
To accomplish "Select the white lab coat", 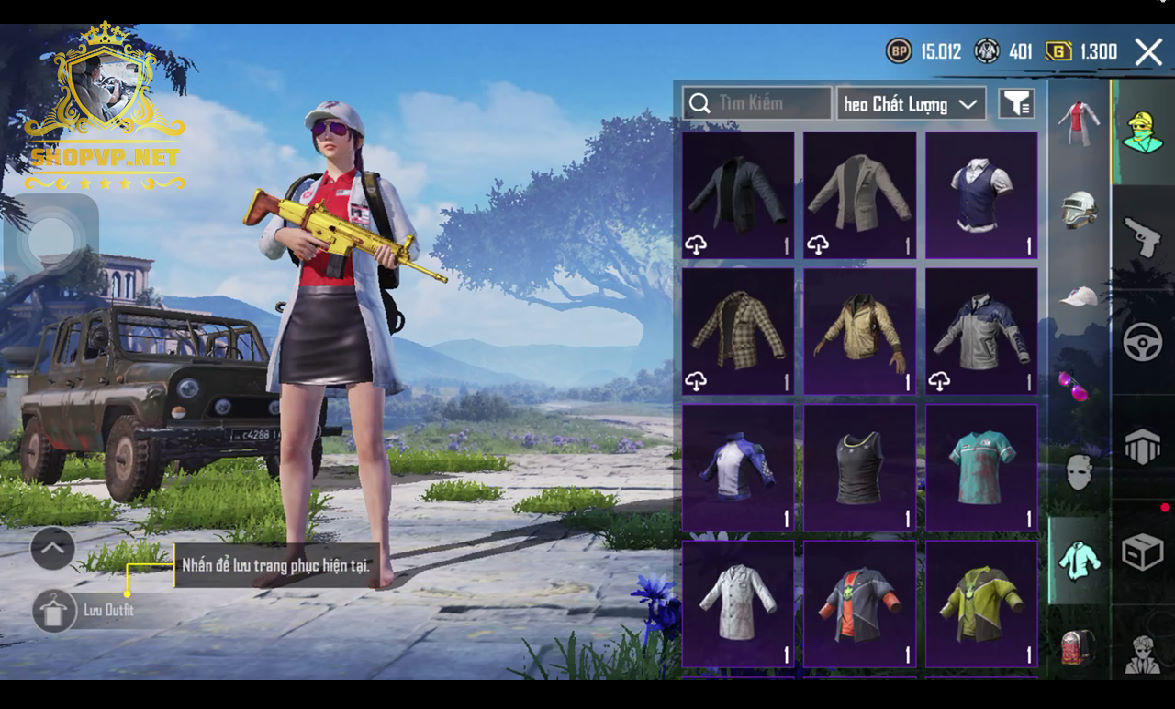I will coord(738,603).
